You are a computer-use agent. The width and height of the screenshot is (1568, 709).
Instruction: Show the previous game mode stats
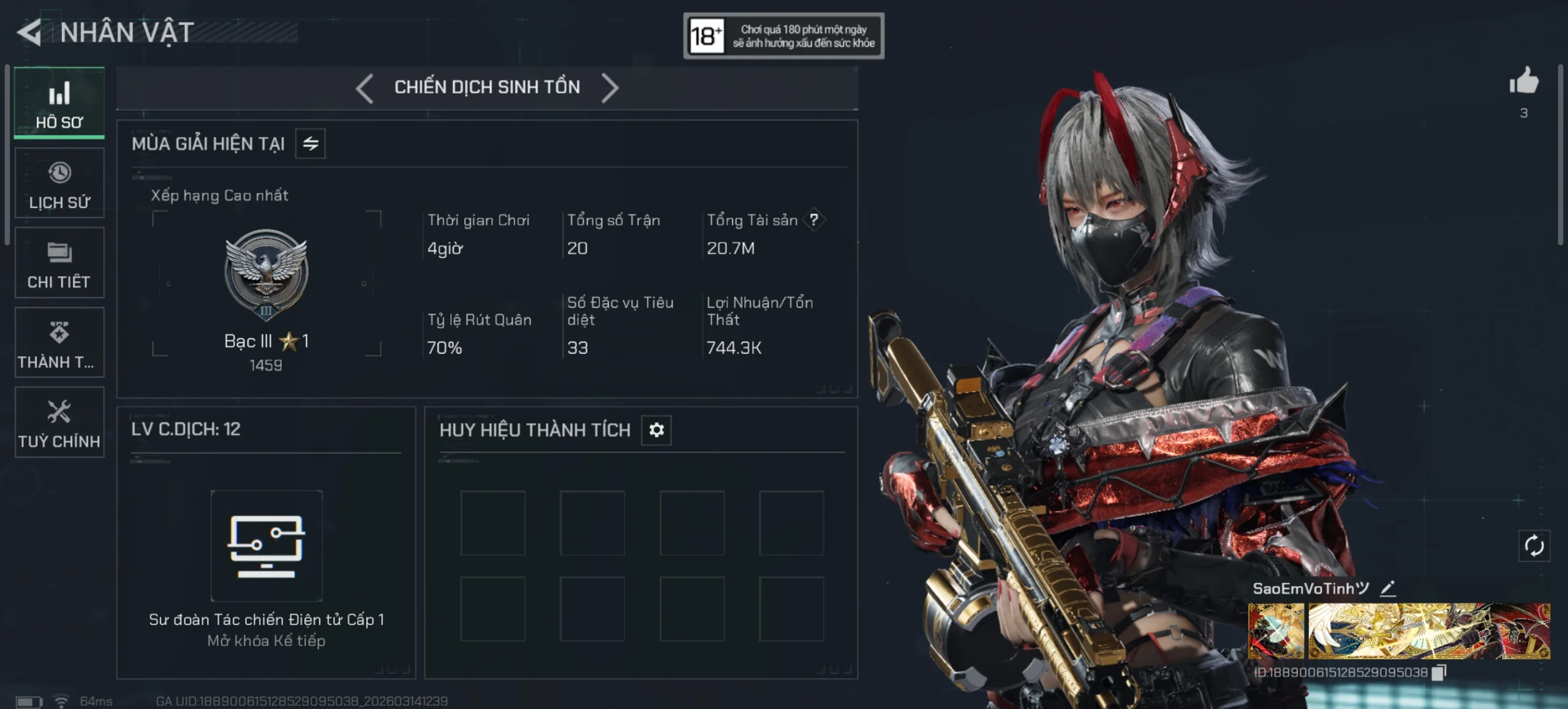pyautogui.click(x=364, y=88)
